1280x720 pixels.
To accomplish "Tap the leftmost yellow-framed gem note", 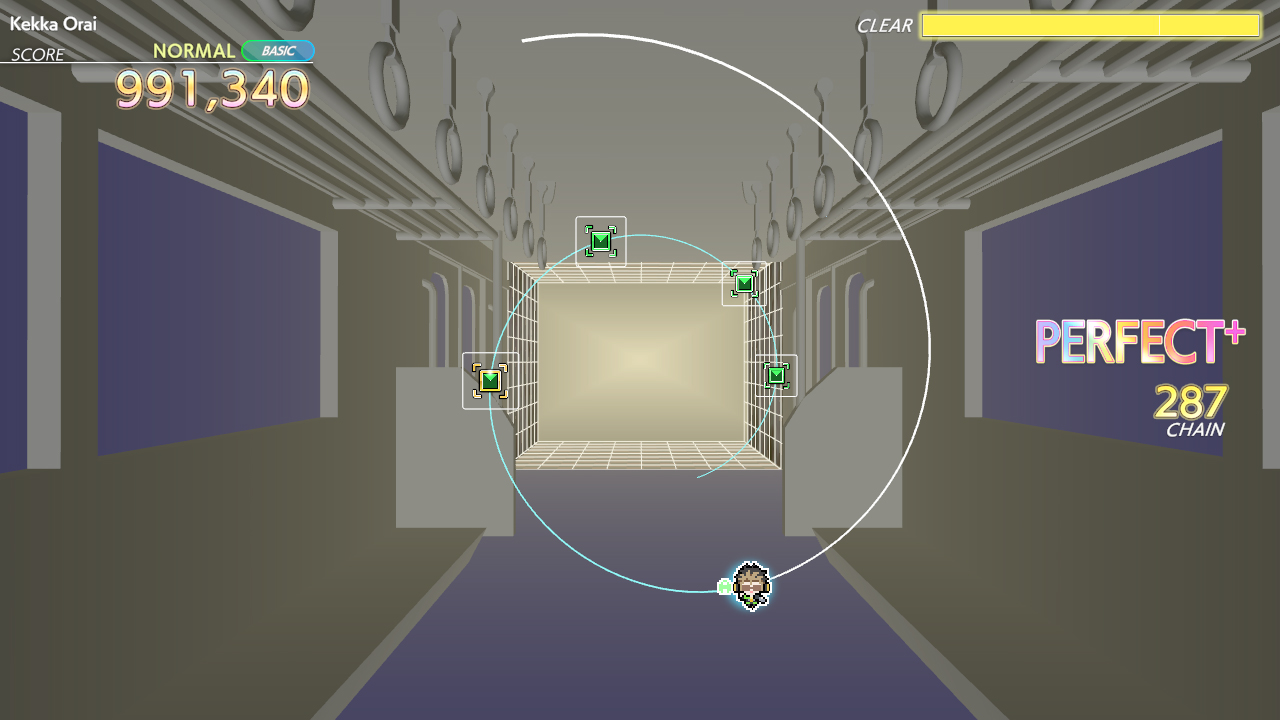I will 489,381.
